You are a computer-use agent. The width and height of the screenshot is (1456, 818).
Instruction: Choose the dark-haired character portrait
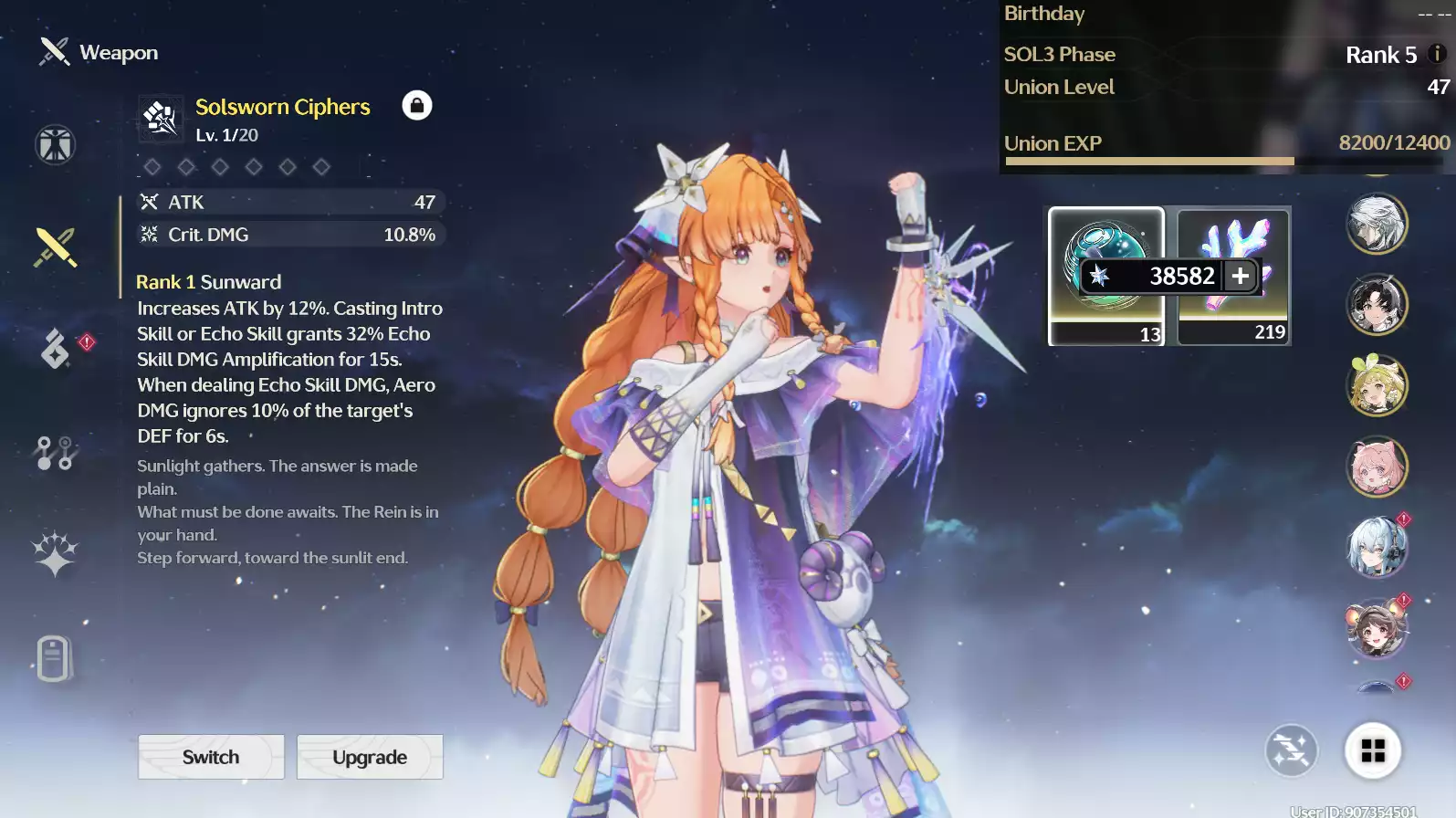click(x=1377, y=305)
